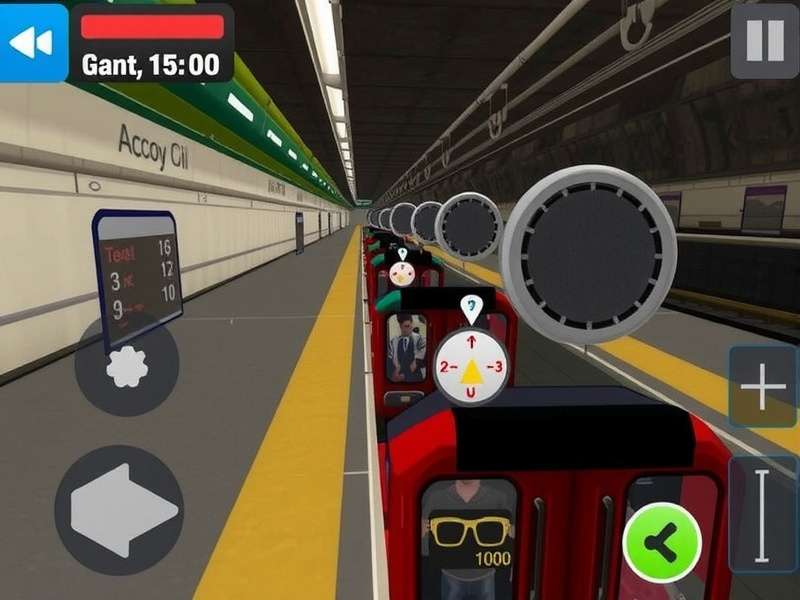Tap the blue rewind button

click(32, 42)
